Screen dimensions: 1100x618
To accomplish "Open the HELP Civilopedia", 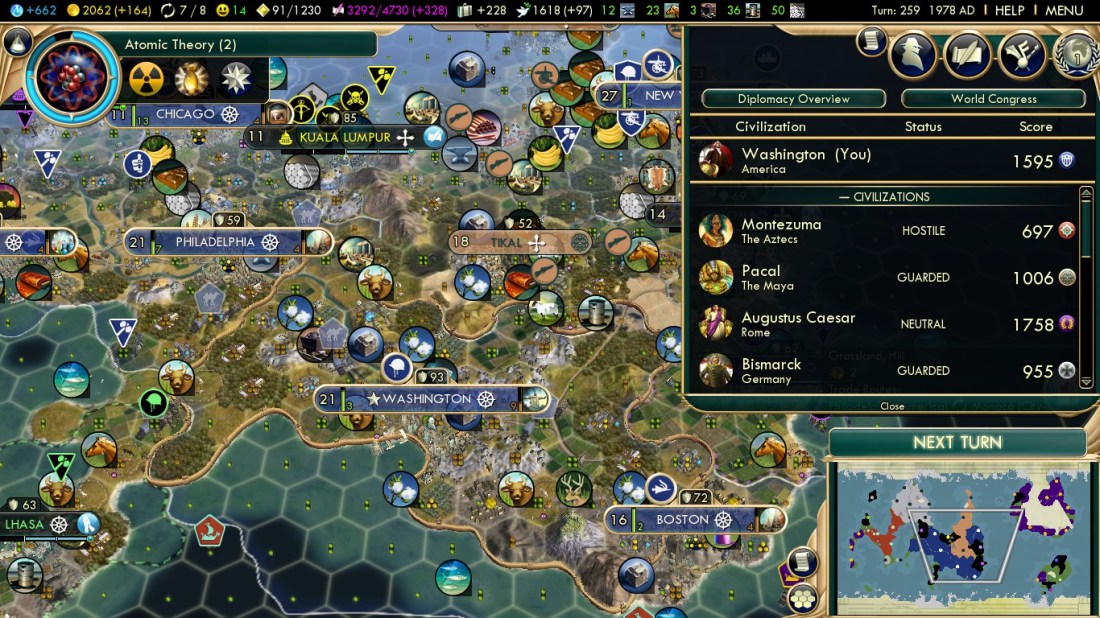I will tap(1009, 10).
